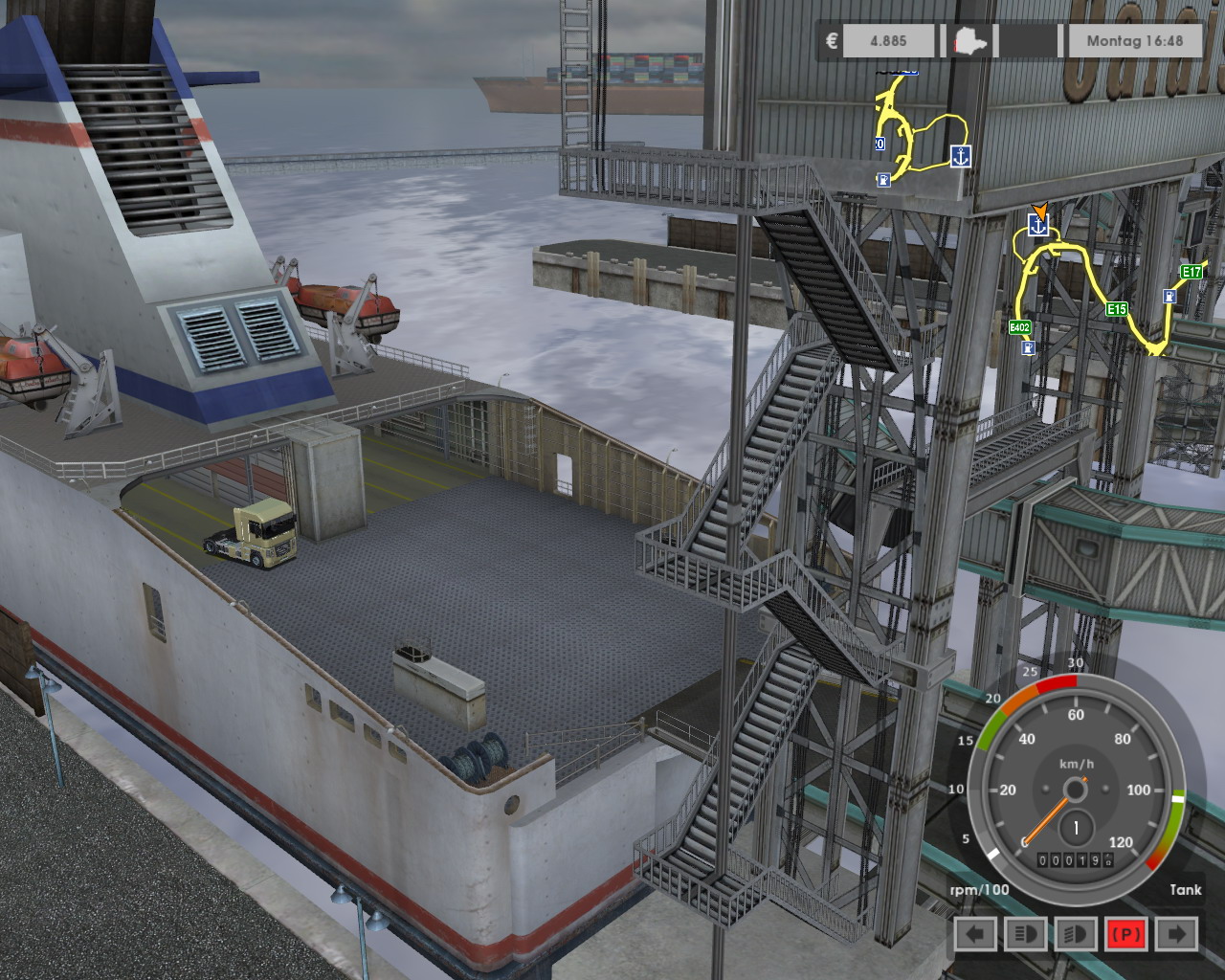Release the red parking brake indicator
This screenshot has width=1225, height=980.
pos(1125,934)
